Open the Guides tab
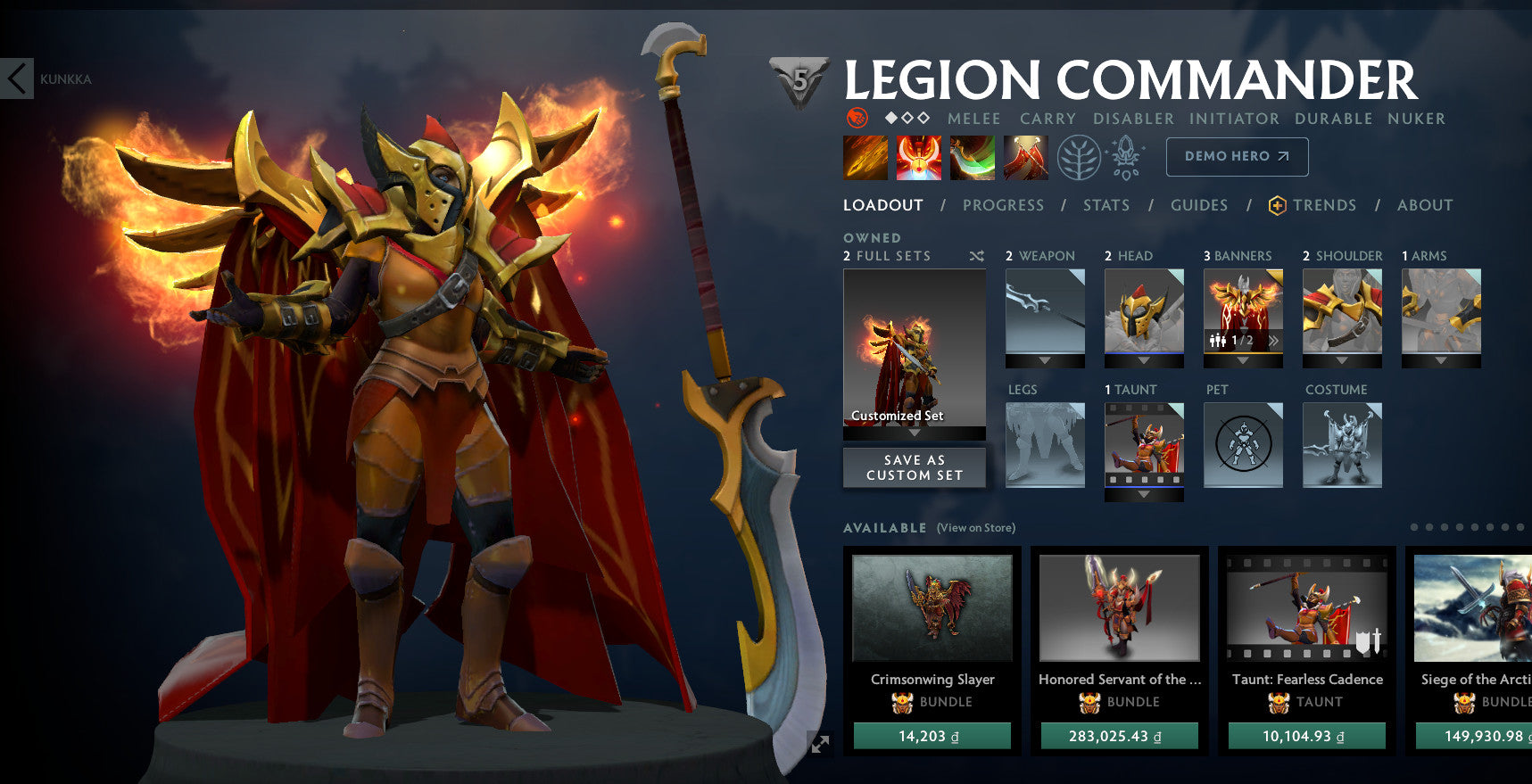 click(x=1199, y=205)
